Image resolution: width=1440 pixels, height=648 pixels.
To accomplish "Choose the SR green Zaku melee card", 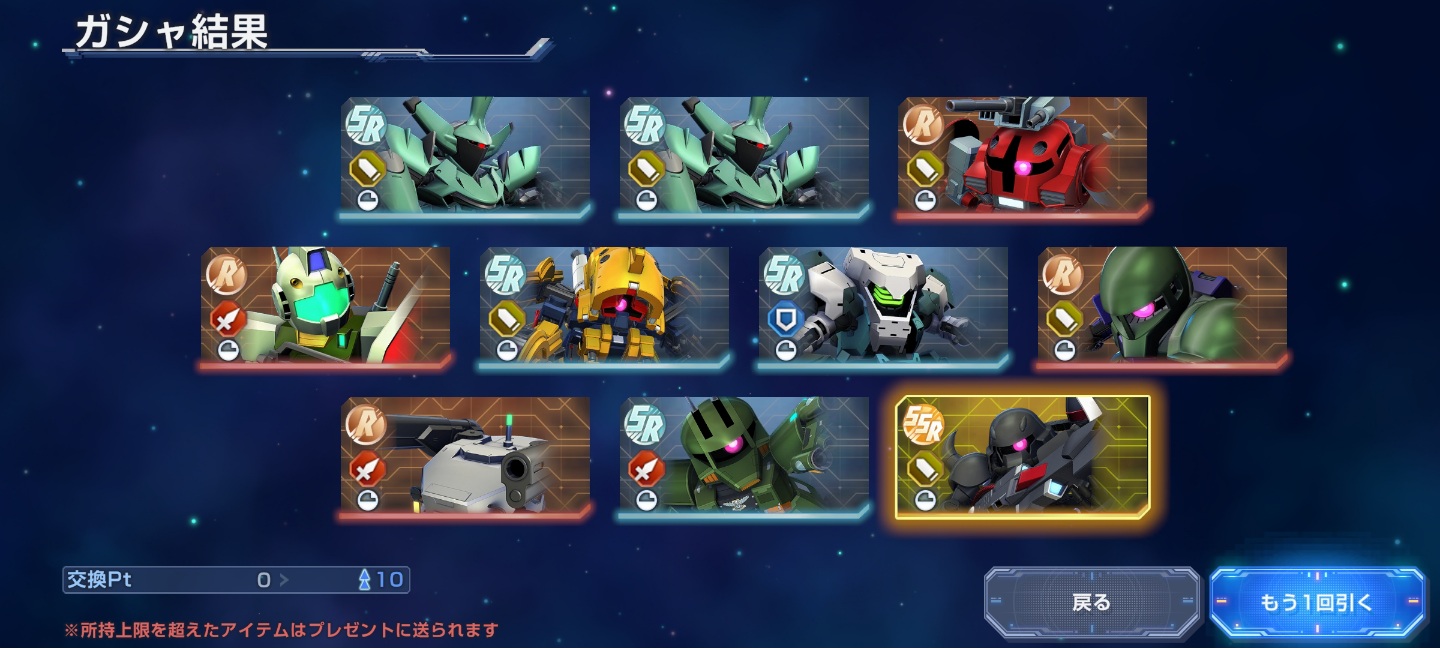I will coord(744,457).
